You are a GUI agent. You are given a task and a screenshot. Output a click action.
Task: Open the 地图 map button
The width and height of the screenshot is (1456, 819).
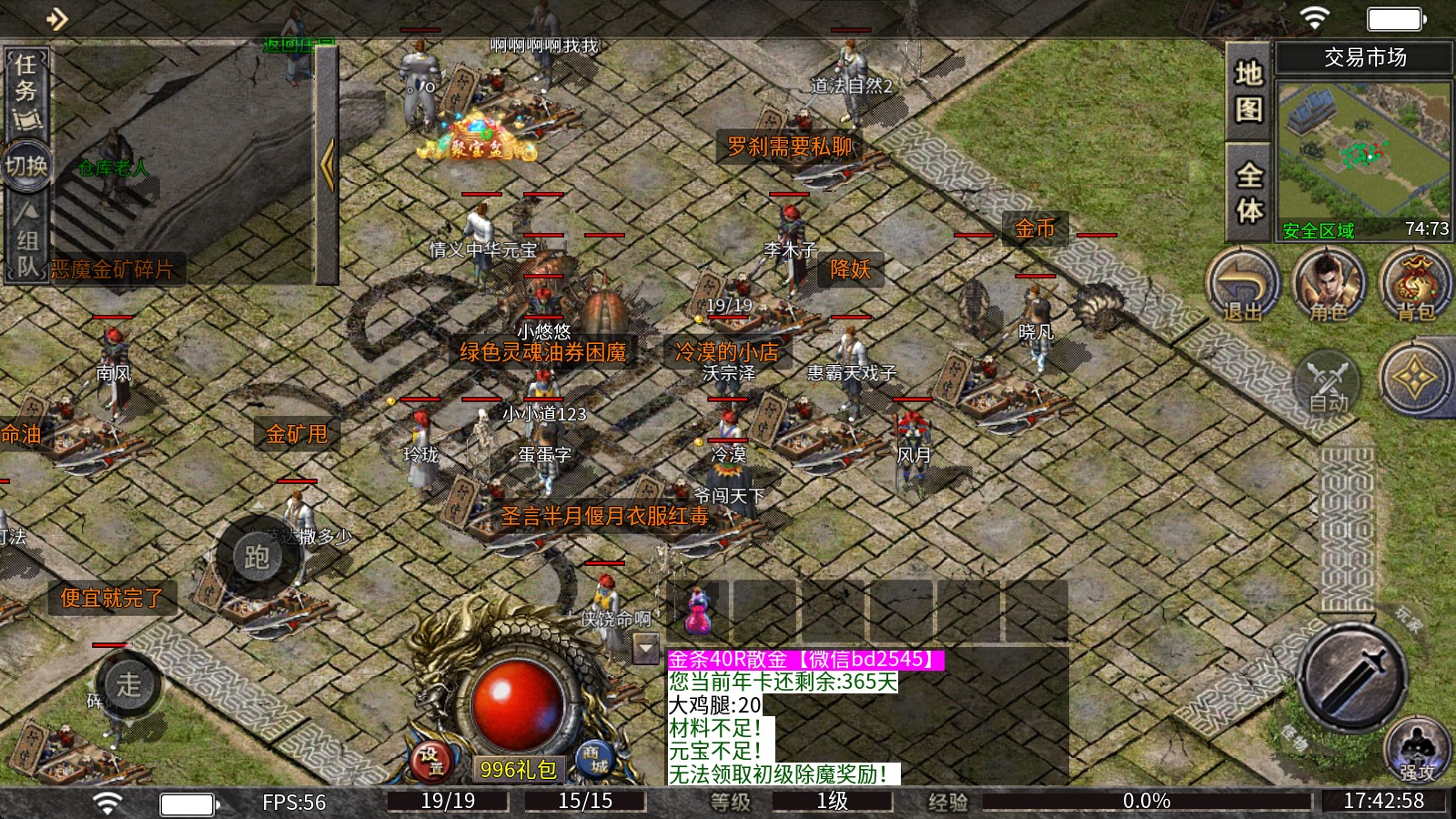coord(1249,91)
